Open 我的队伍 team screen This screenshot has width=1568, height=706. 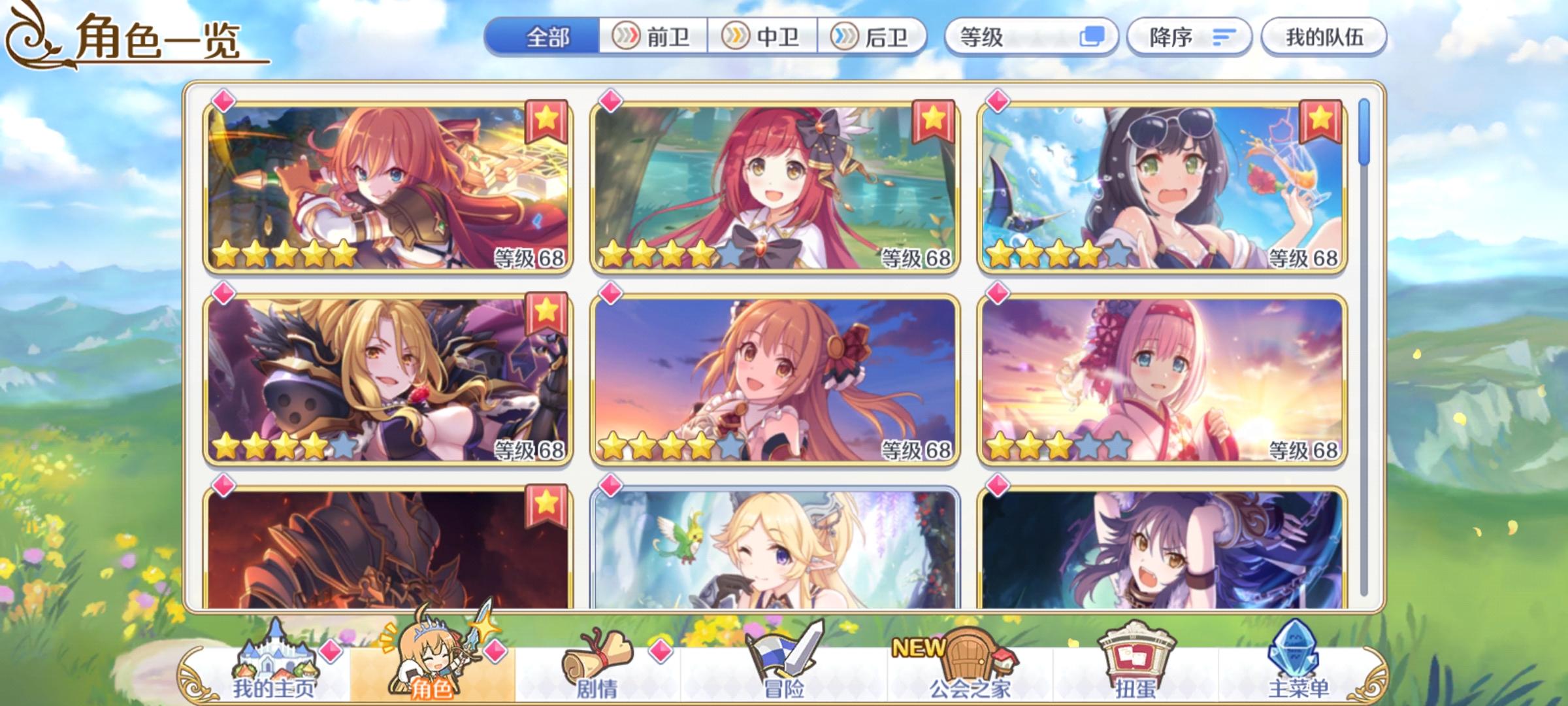pos(1326,37)
